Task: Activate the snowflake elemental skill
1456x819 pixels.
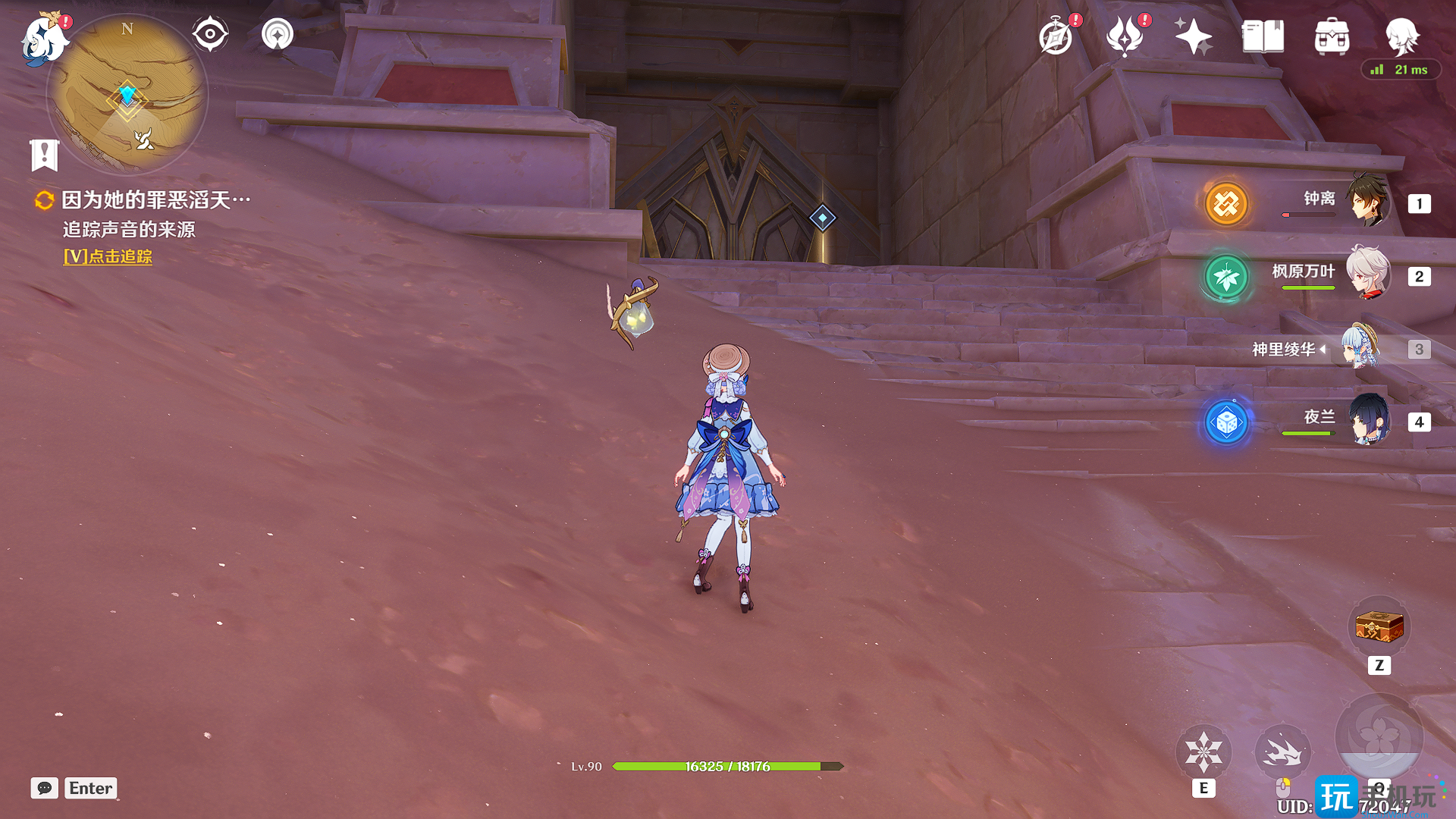Action: (x=1203, y=752)
